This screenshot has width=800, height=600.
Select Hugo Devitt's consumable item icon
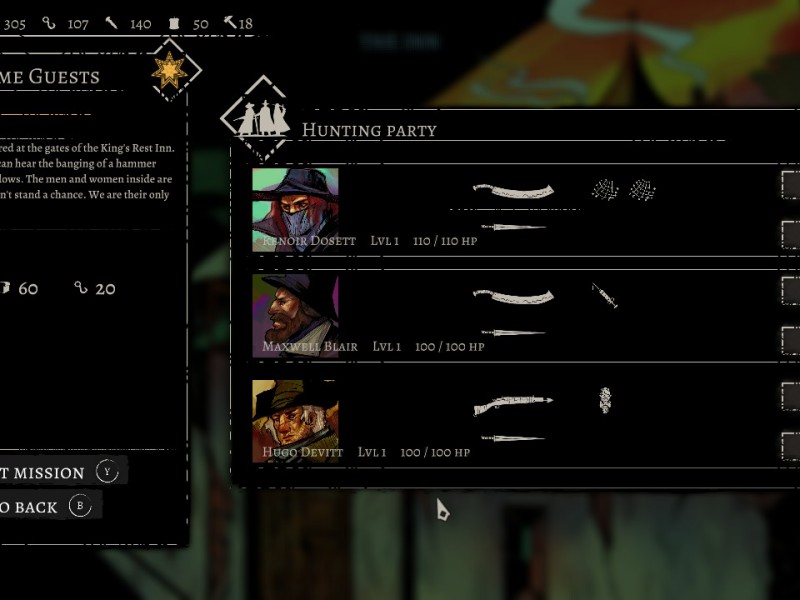pyautogui.click(x=605, y=400)
